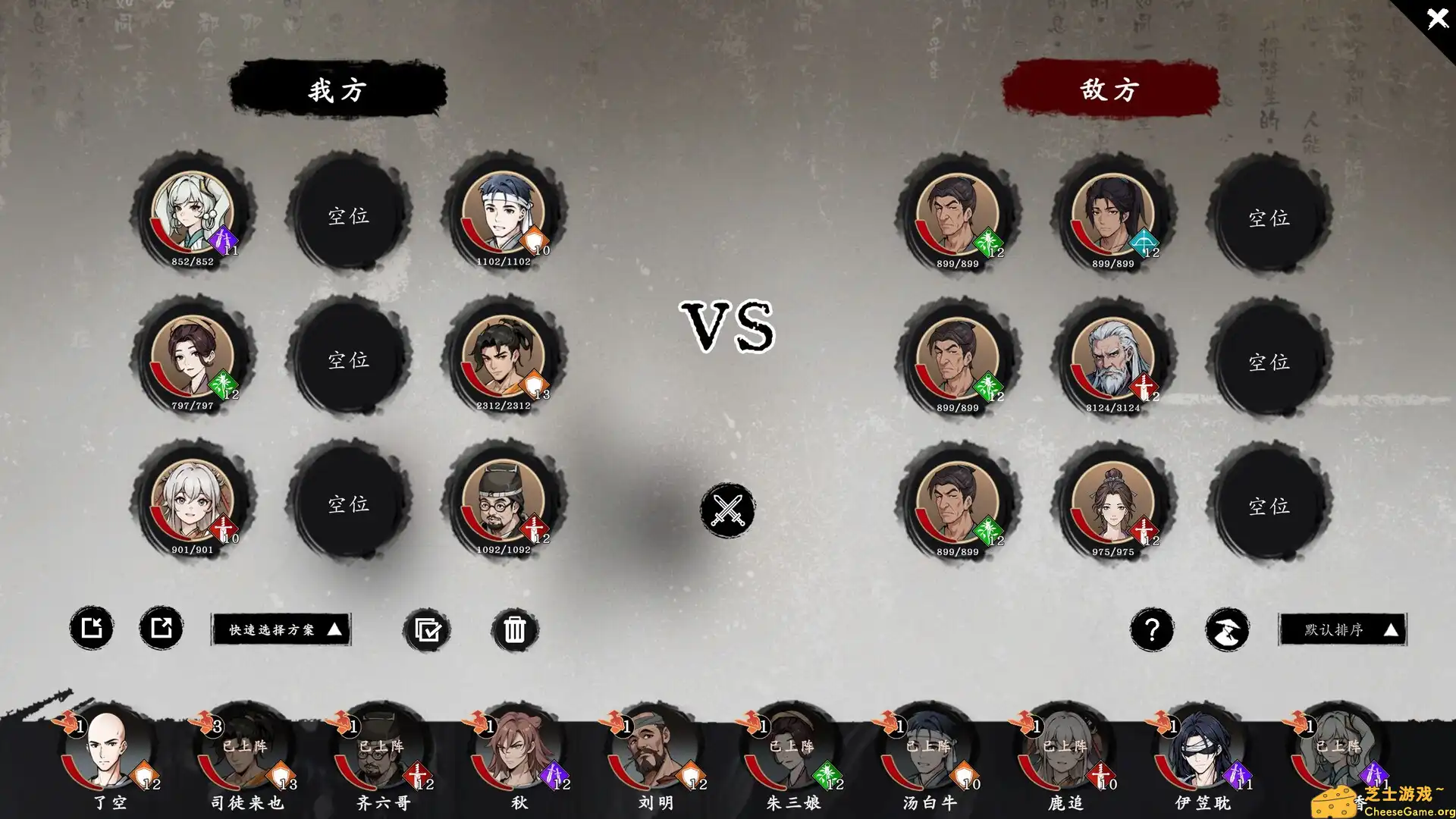Click the flame badge on 司徒来也's portrait
This screenshot has width=1456, height=819.
(206, 725)
